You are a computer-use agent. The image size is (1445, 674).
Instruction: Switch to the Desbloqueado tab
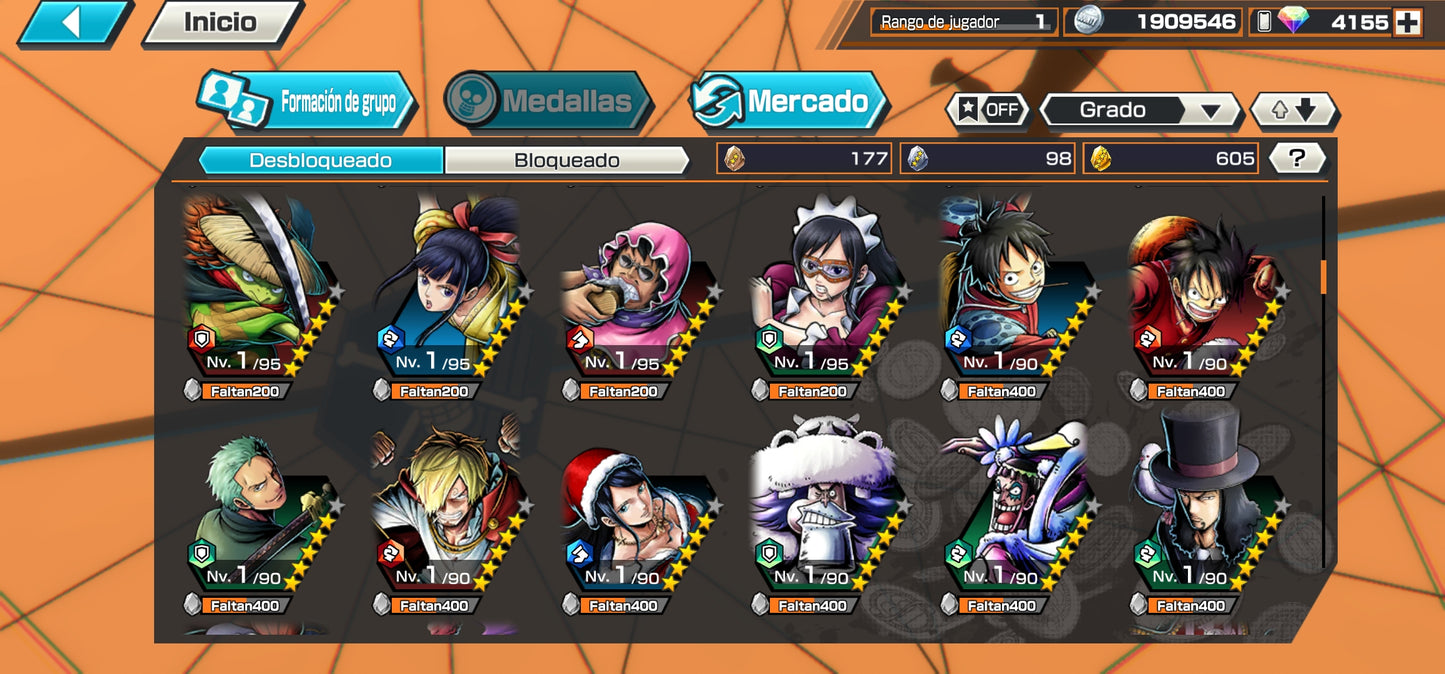[320, 160]
